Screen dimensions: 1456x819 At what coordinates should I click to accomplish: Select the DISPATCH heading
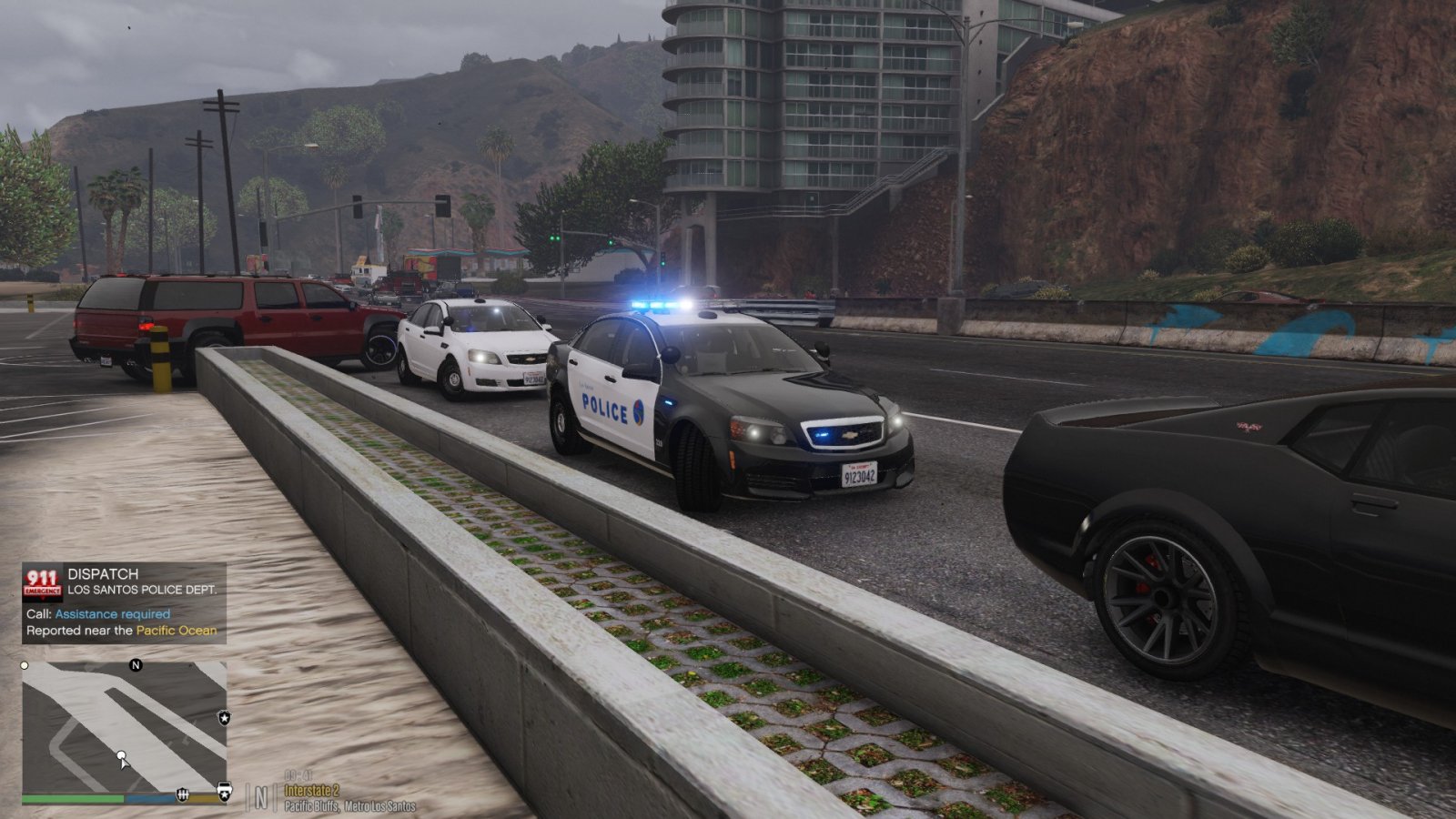point(103,576)
